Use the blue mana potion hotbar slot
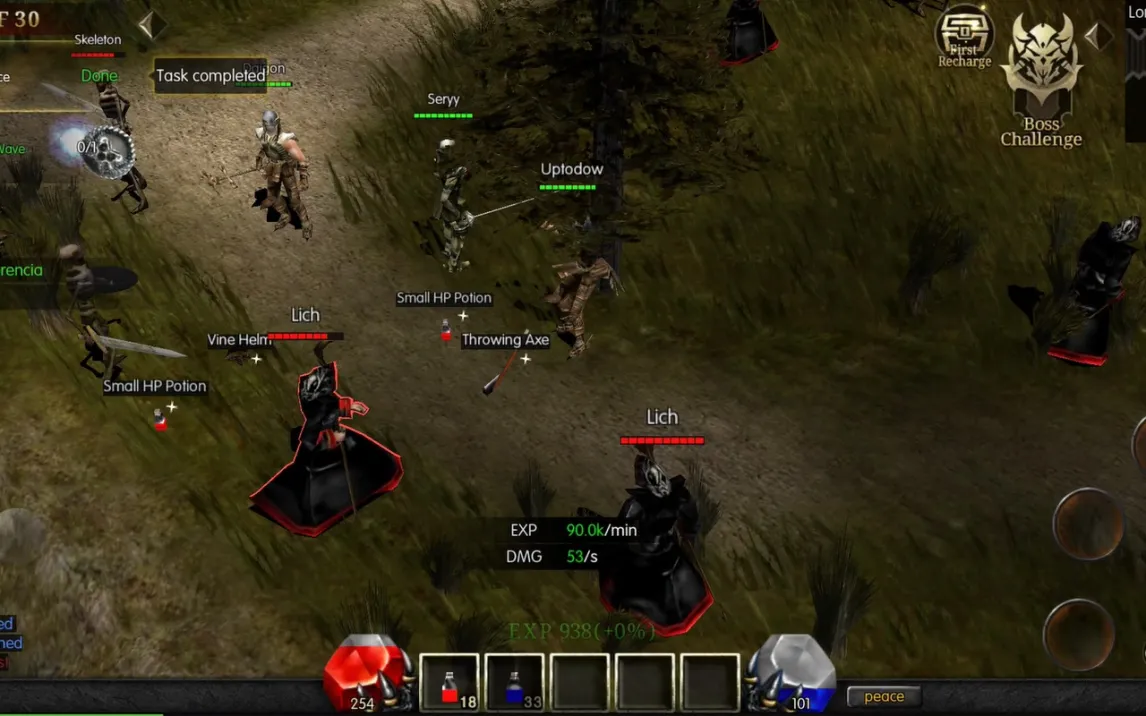This screenshot has height=716, width=1146. (x=515, y=684)
